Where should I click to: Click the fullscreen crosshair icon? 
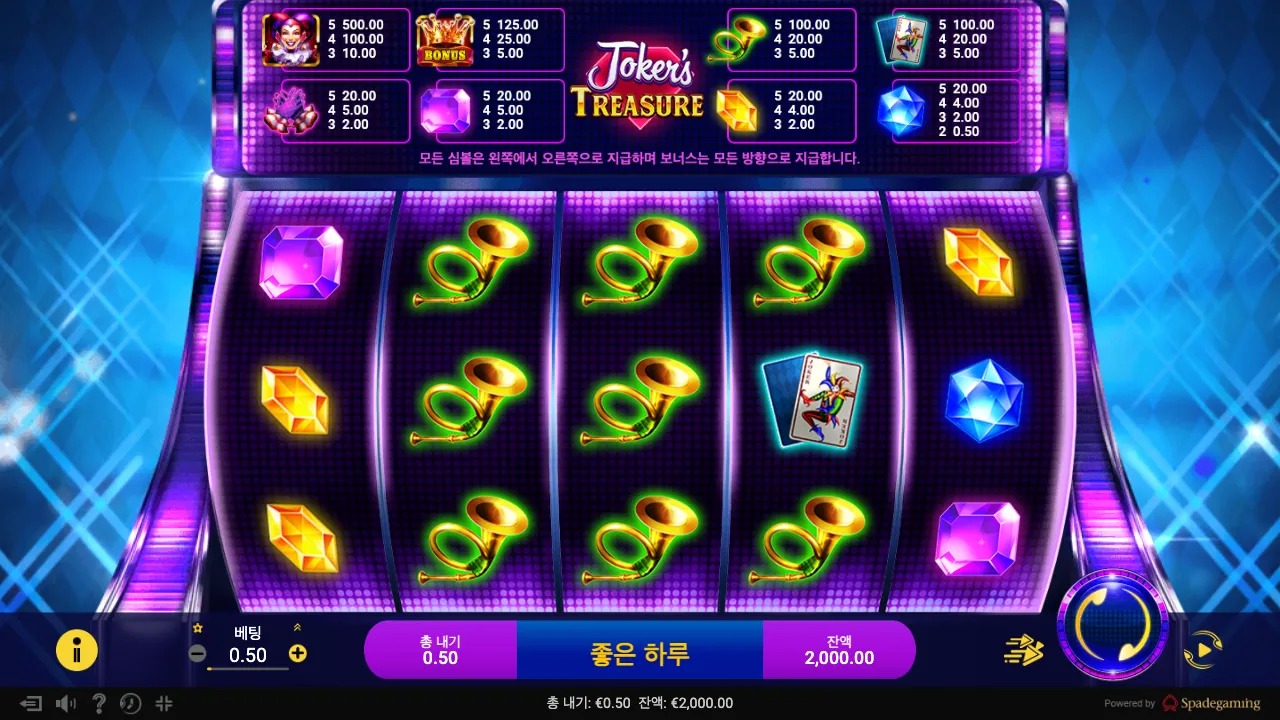[x=163, y=704]
